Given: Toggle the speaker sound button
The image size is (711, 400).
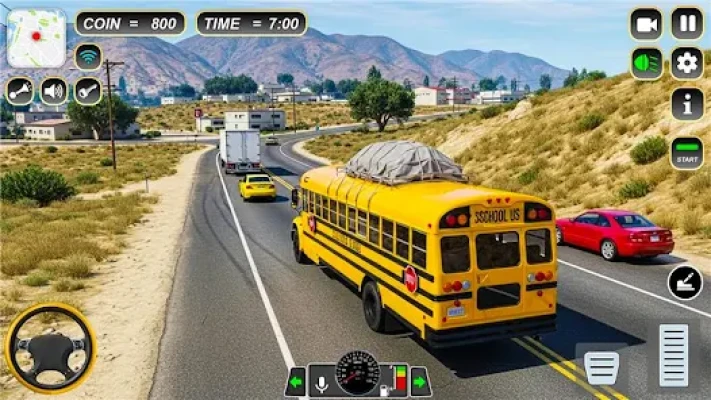Looking at the screenshot, I should tap(54, 91).
